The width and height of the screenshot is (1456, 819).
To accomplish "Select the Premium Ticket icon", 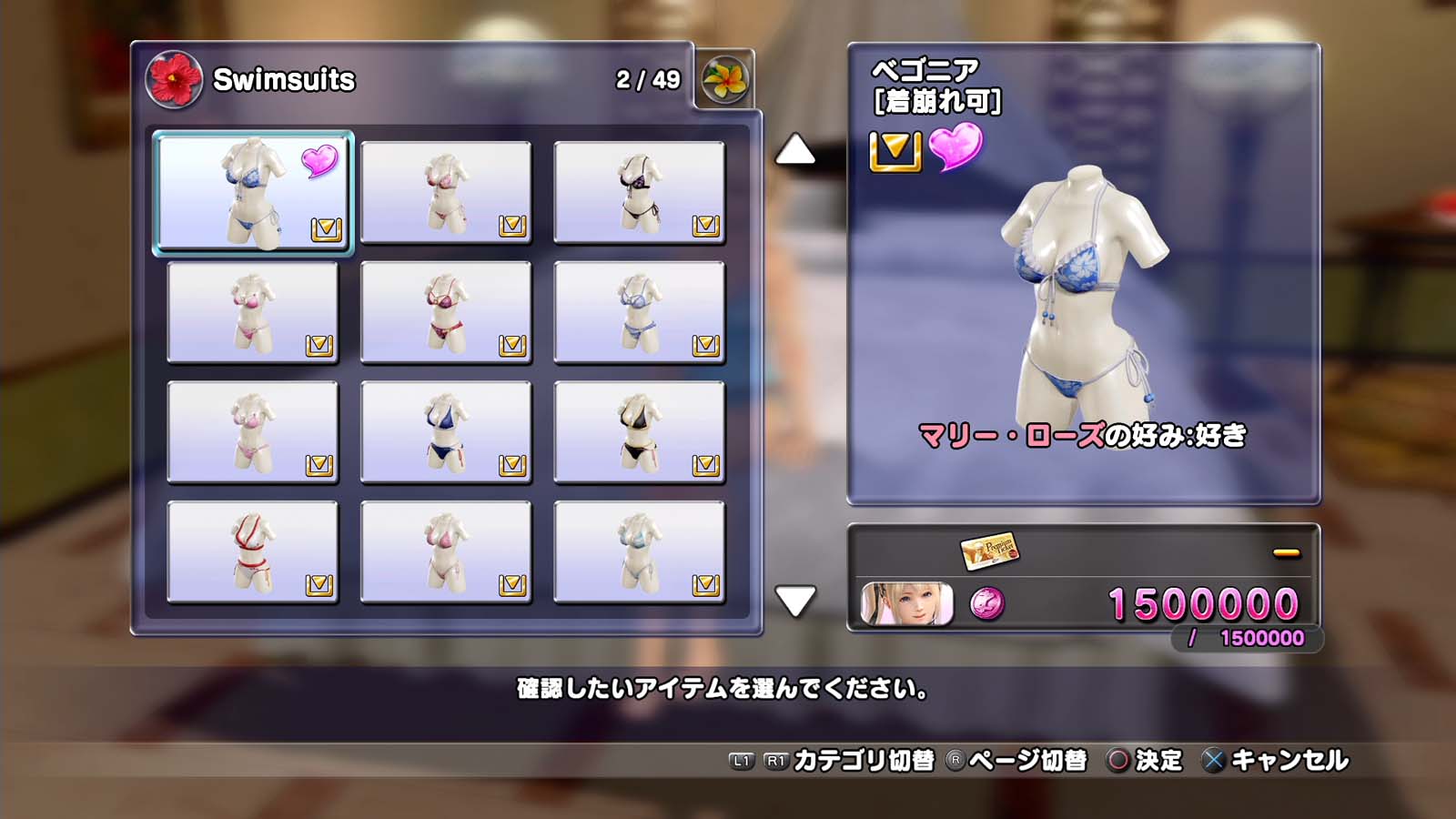I will coord(989,550).
